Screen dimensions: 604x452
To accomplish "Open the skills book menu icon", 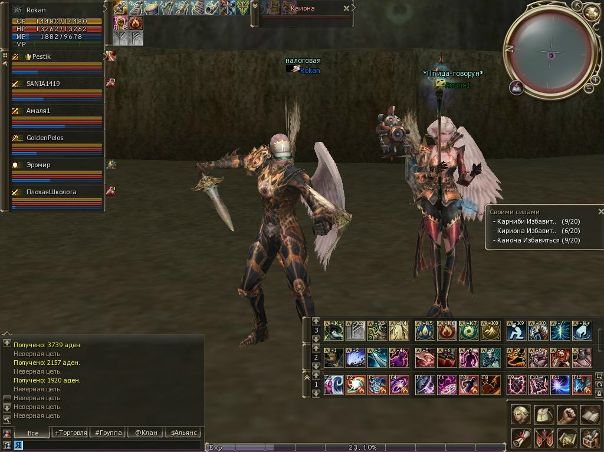I will (x=590, y=415).
